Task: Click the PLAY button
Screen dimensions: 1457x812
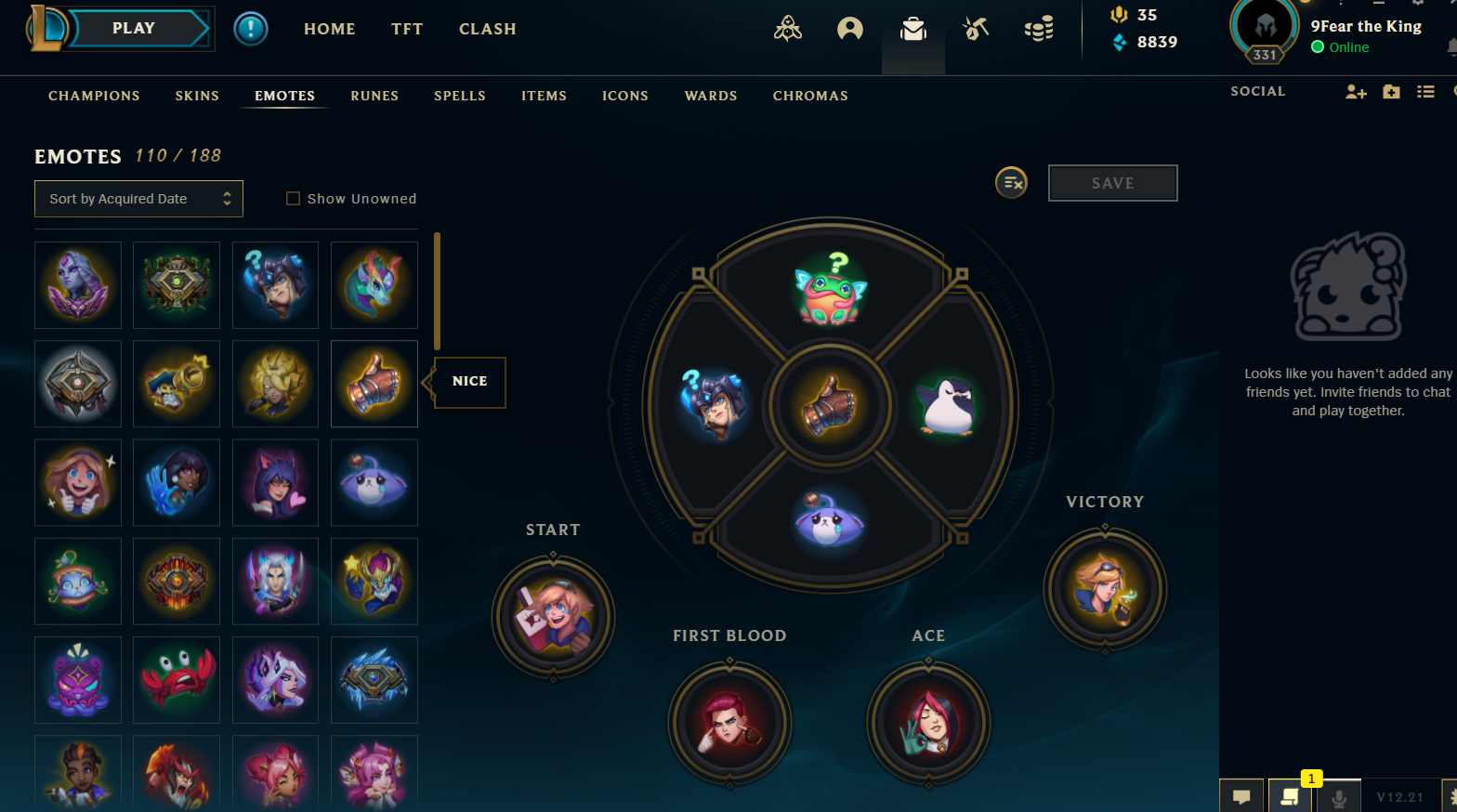Action: click(x=135, y=29)
